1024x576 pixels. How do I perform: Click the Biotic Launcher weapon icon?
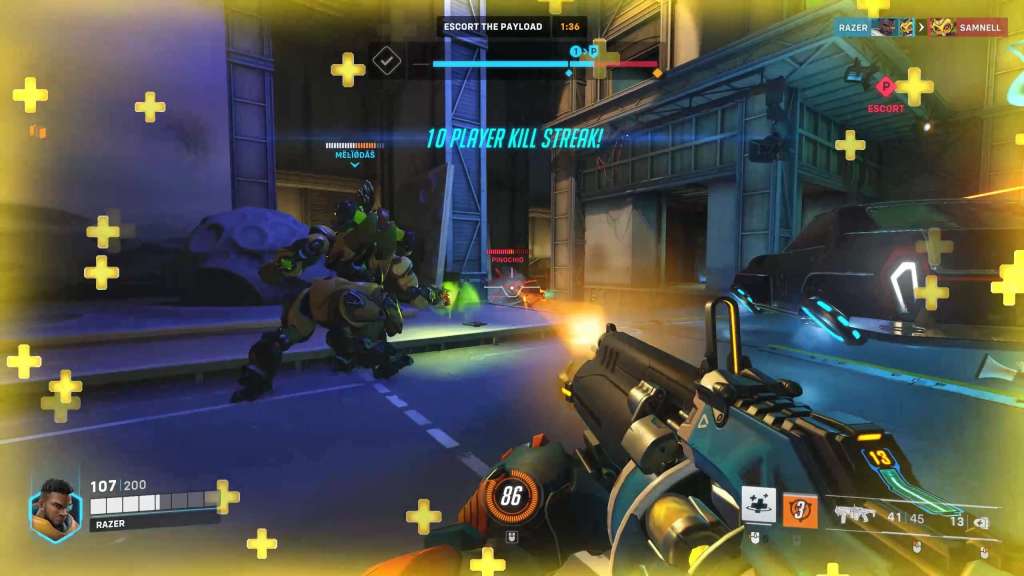coord(854,516)
